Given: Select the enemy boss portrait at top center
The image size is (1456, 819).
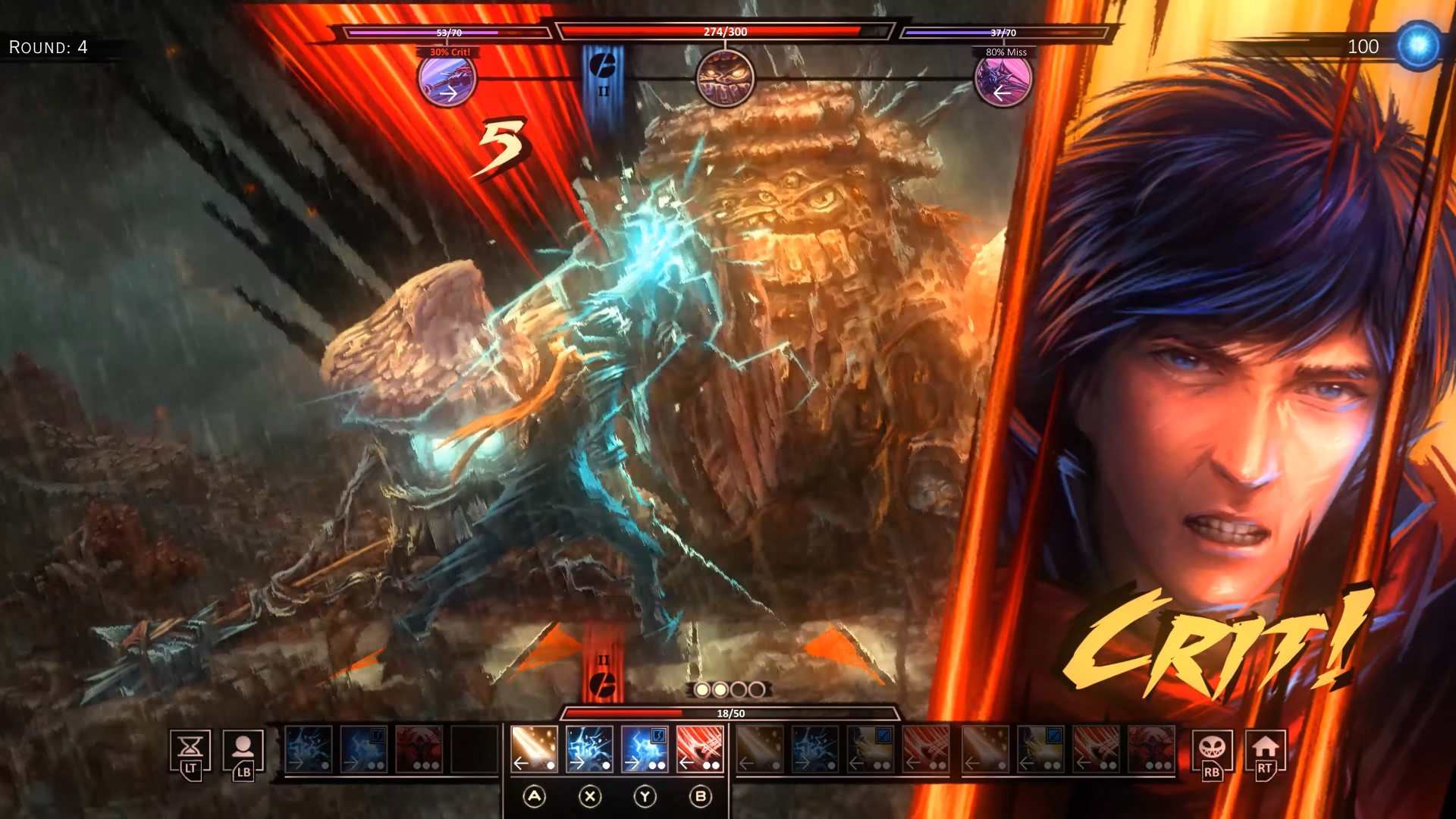Looking at the screenshot, I should click(x=724, y=80).
